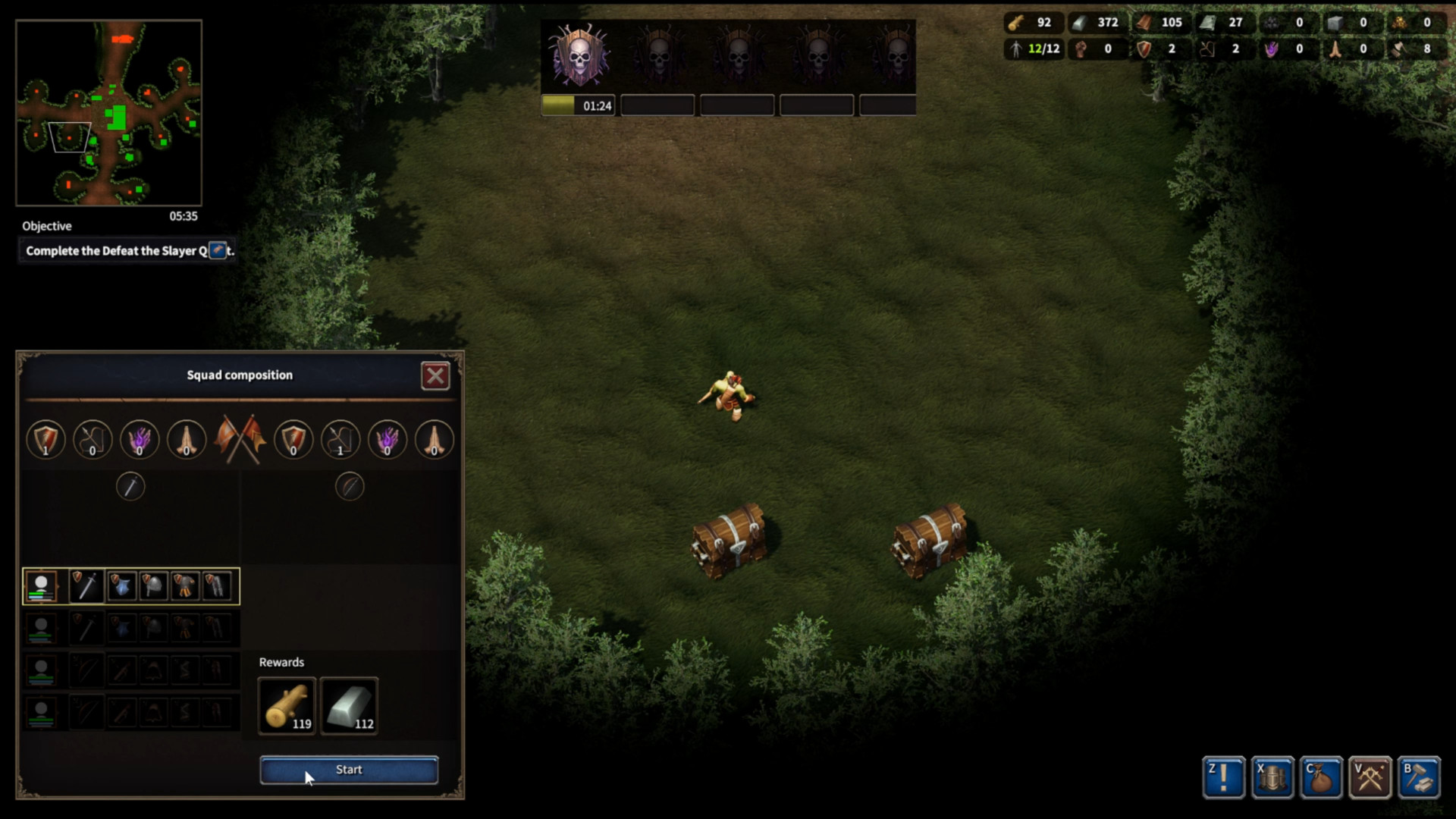Click the minimap

tap(109, 113)
